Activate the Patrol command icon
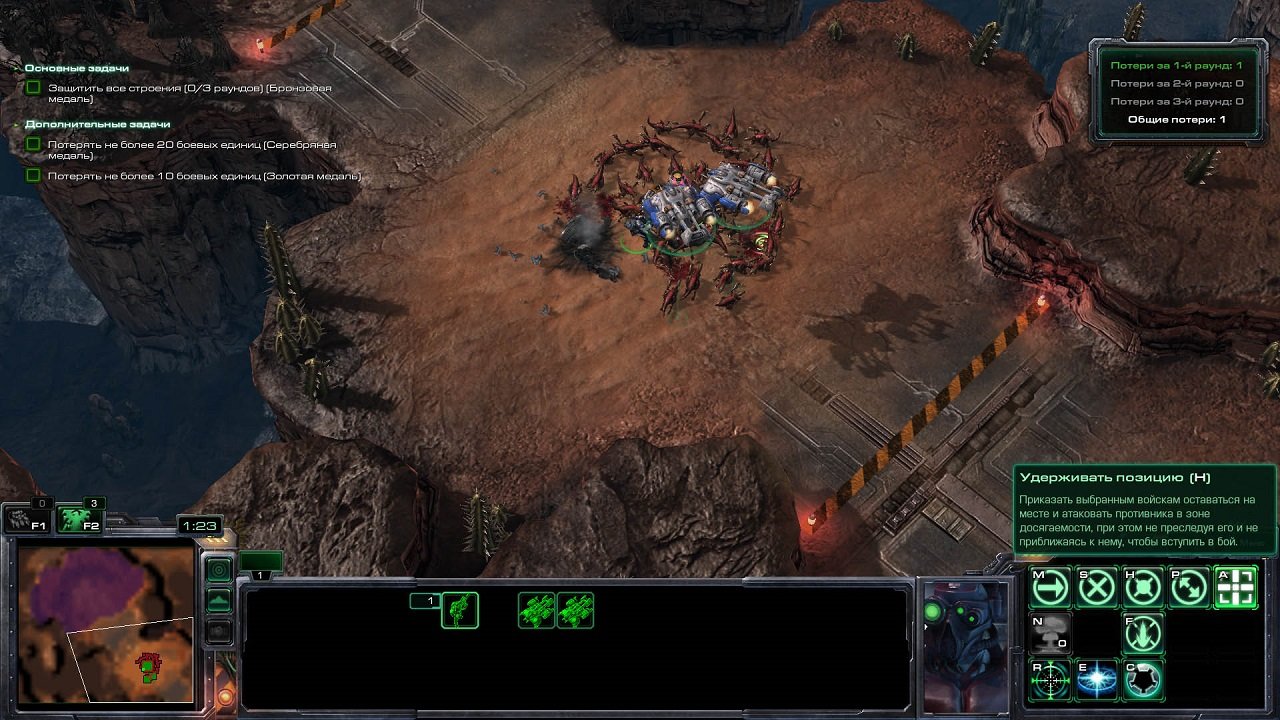 pyautogui.click(x=1188, y=588)
